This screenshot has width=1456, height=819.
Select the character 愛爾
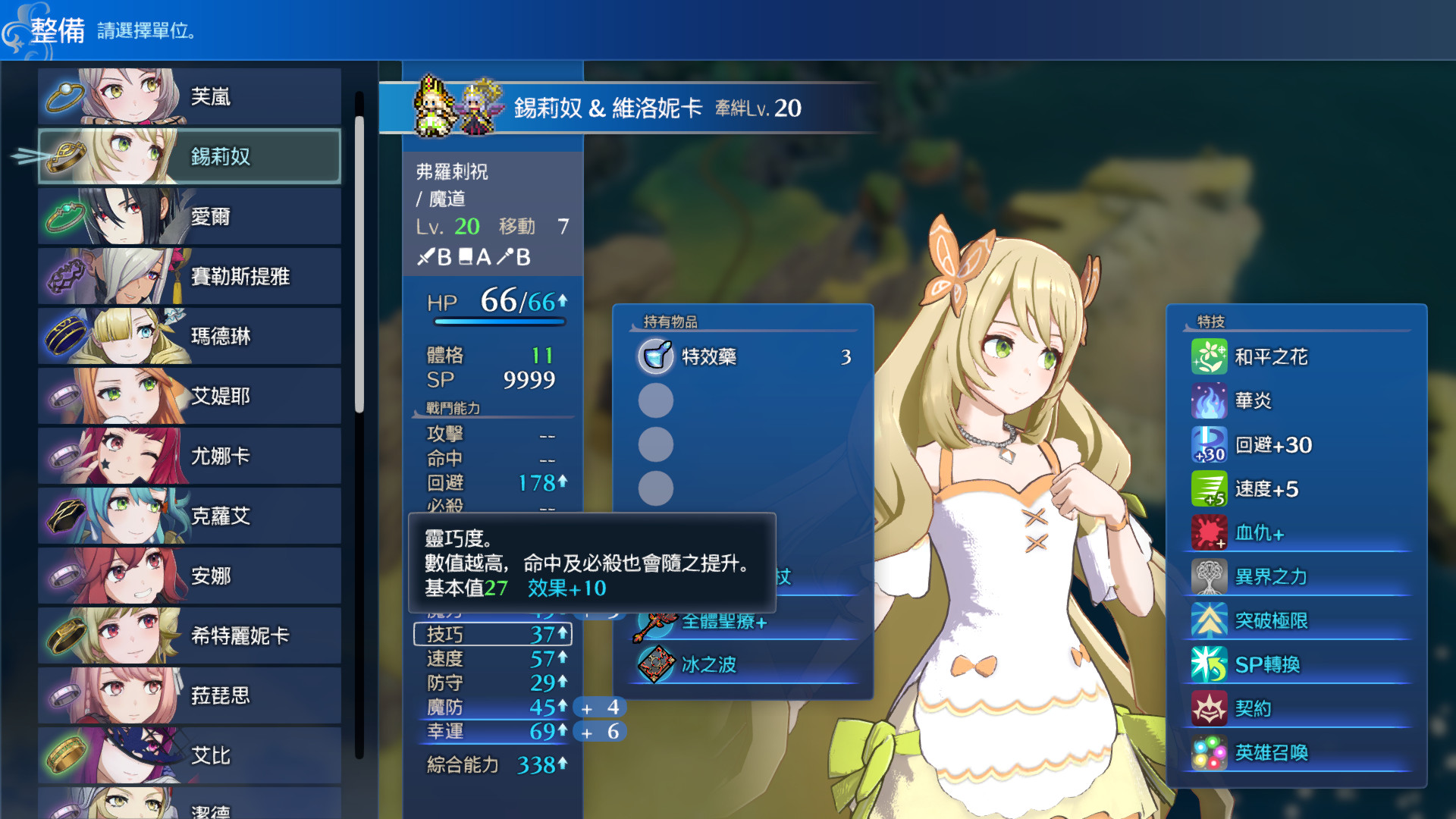click(x=190, y=216)
